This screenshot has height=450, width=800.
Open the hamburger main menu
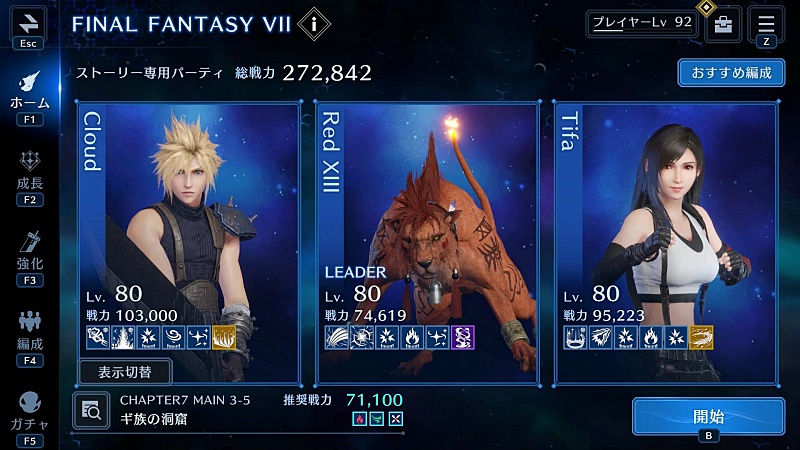(766, 23)
